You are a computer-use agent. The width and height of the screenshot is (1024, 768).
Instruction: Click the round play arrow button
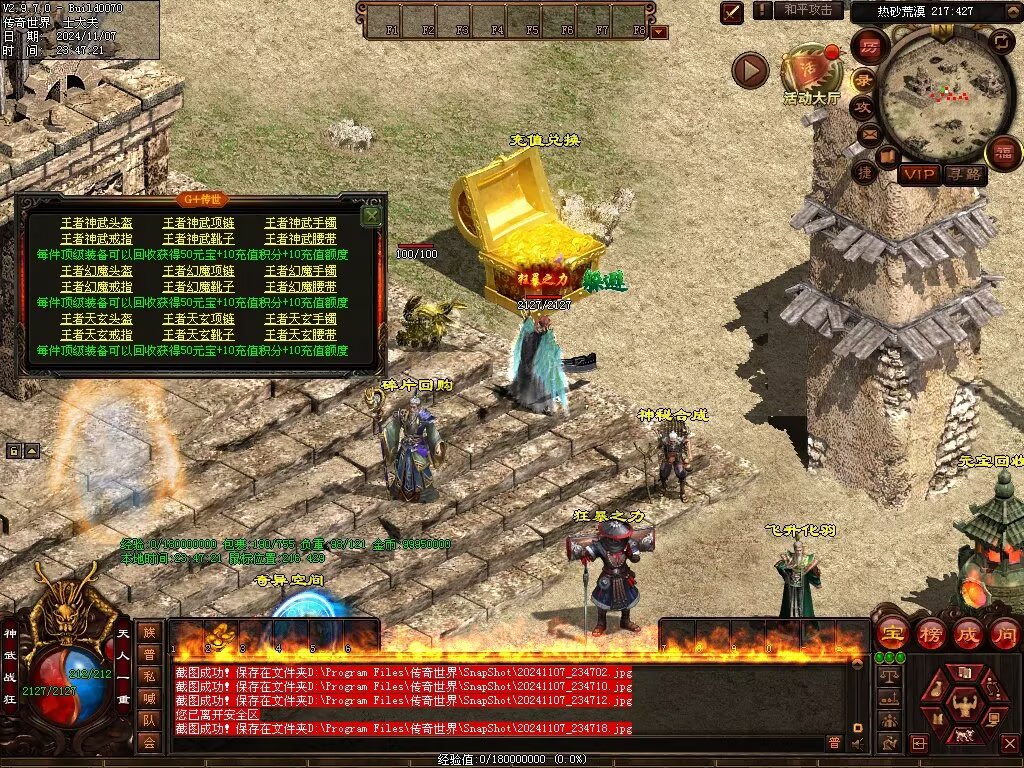[750, 70]
